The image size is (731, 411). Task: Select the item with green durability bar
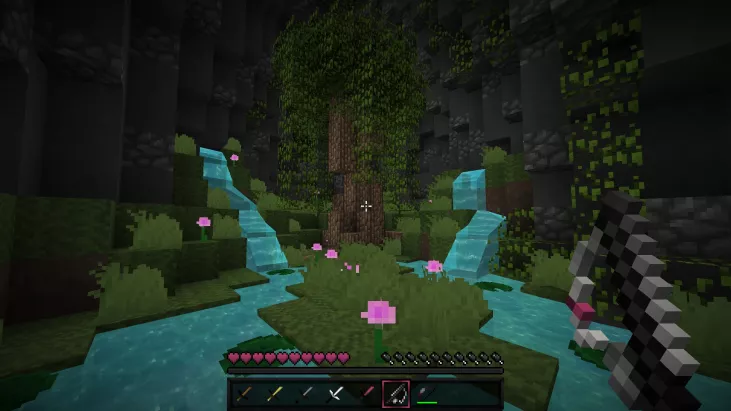427,394
